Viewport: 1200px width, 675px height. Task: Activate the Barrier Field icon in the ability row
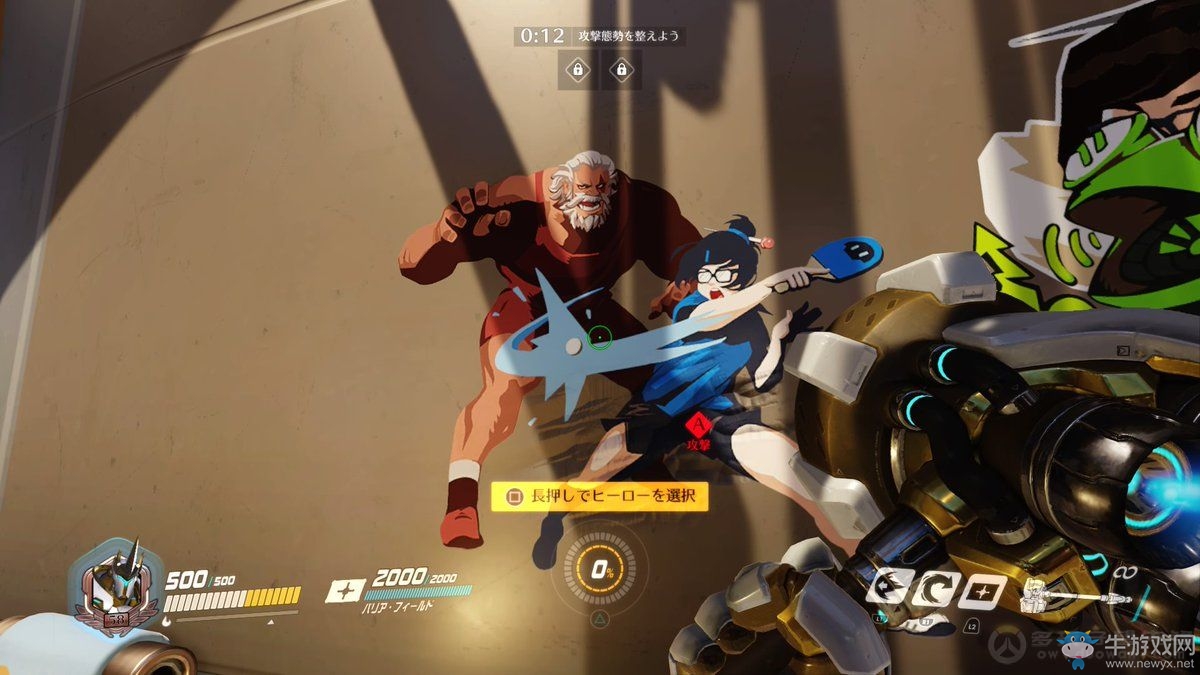(x=981, y=591)
